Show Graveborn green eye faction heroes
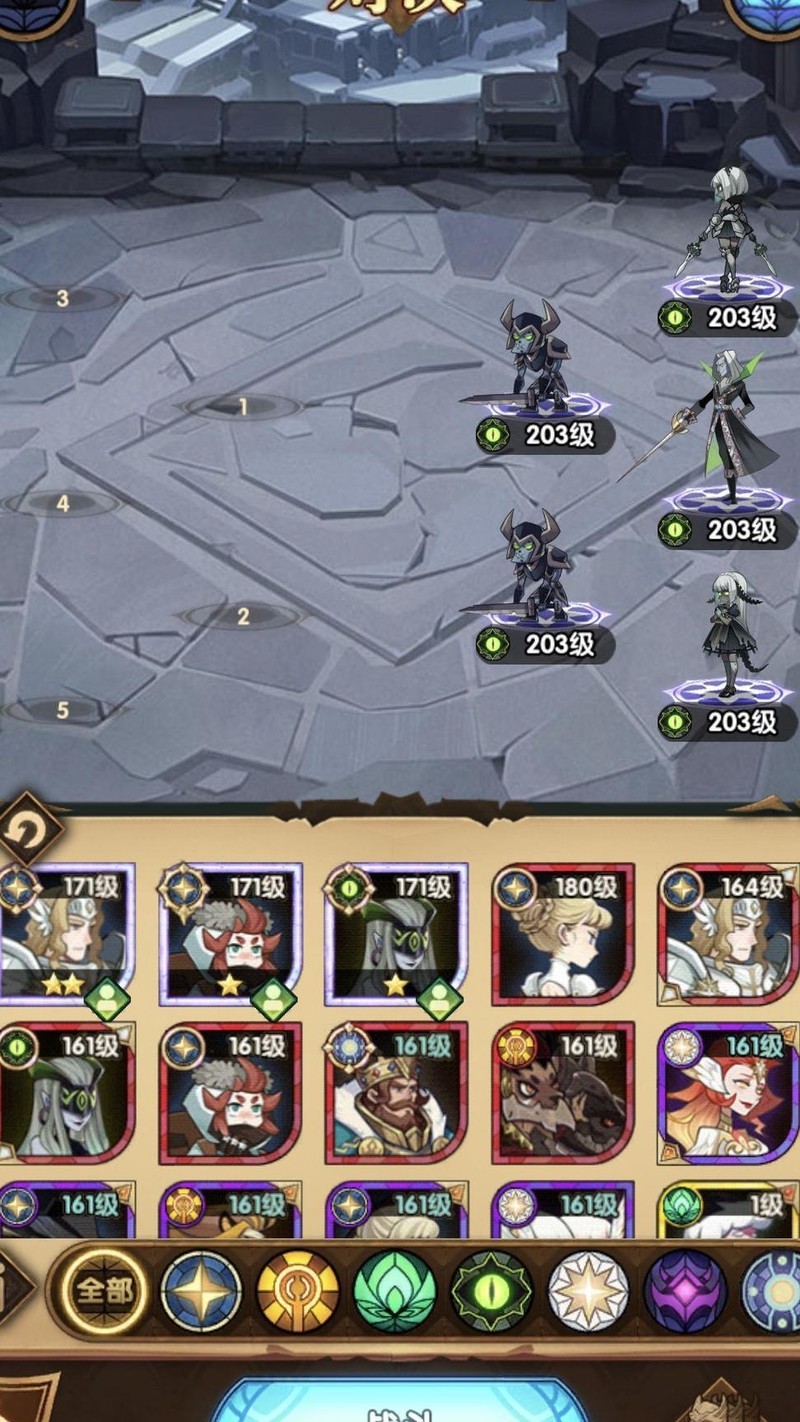The image size is (800, 1422). [491, 1291]
